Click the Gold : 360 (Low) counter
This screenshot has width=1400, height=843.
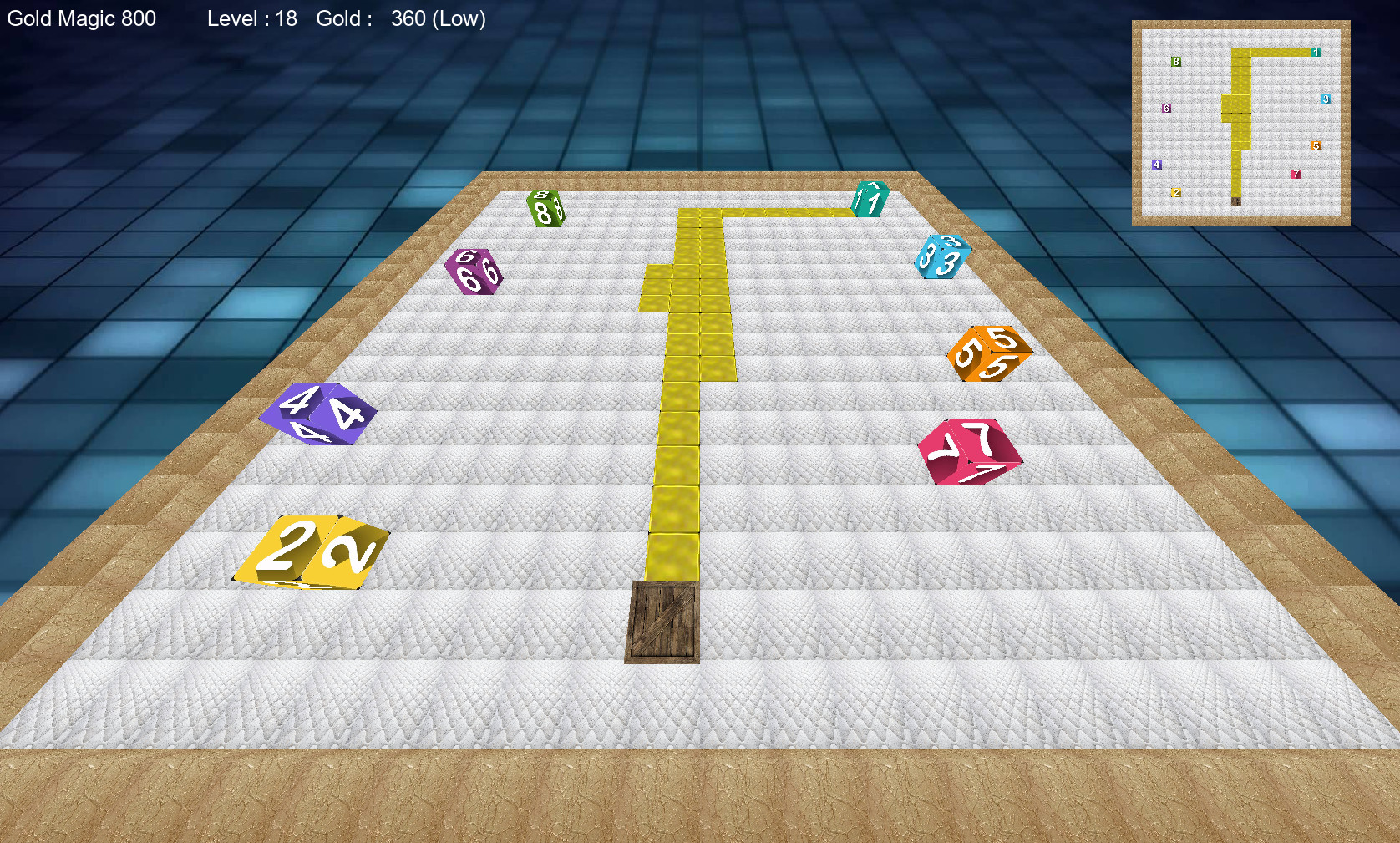click(401, 18)
